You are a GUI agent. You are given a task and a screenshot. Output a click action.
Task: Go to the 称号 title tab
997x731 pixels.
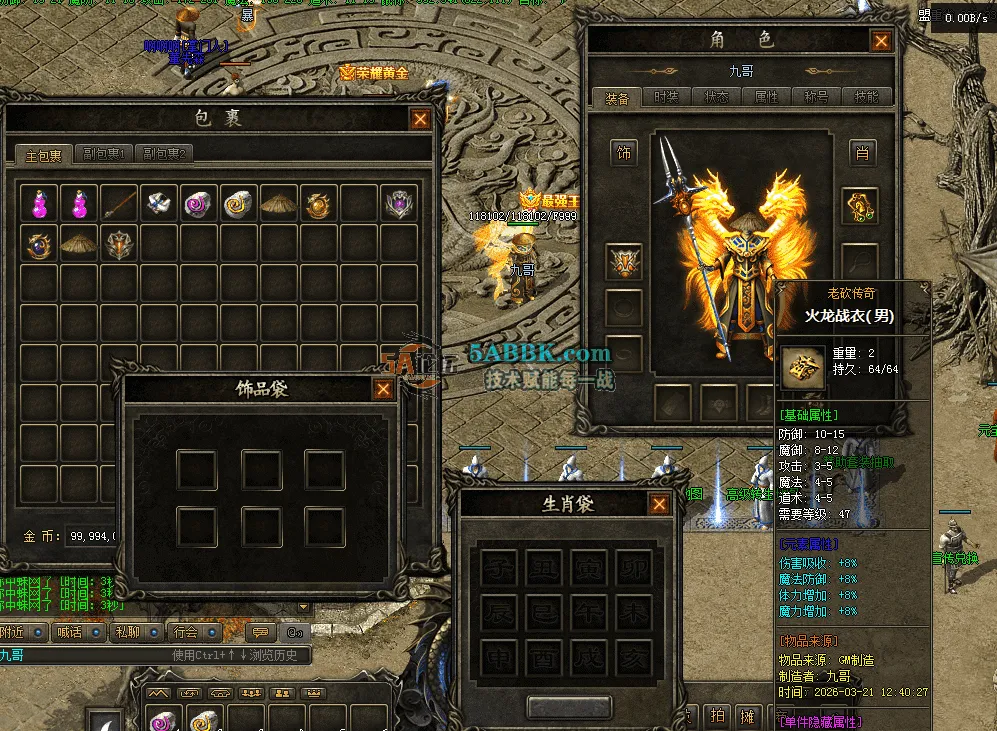pyautogui.click(x=816, y=97)
